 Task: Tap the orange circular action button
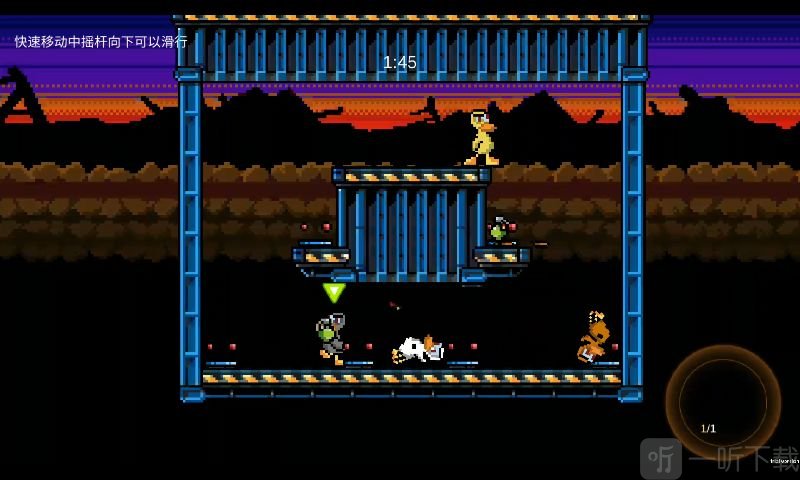pyautogui.click(x=722, y=402)
